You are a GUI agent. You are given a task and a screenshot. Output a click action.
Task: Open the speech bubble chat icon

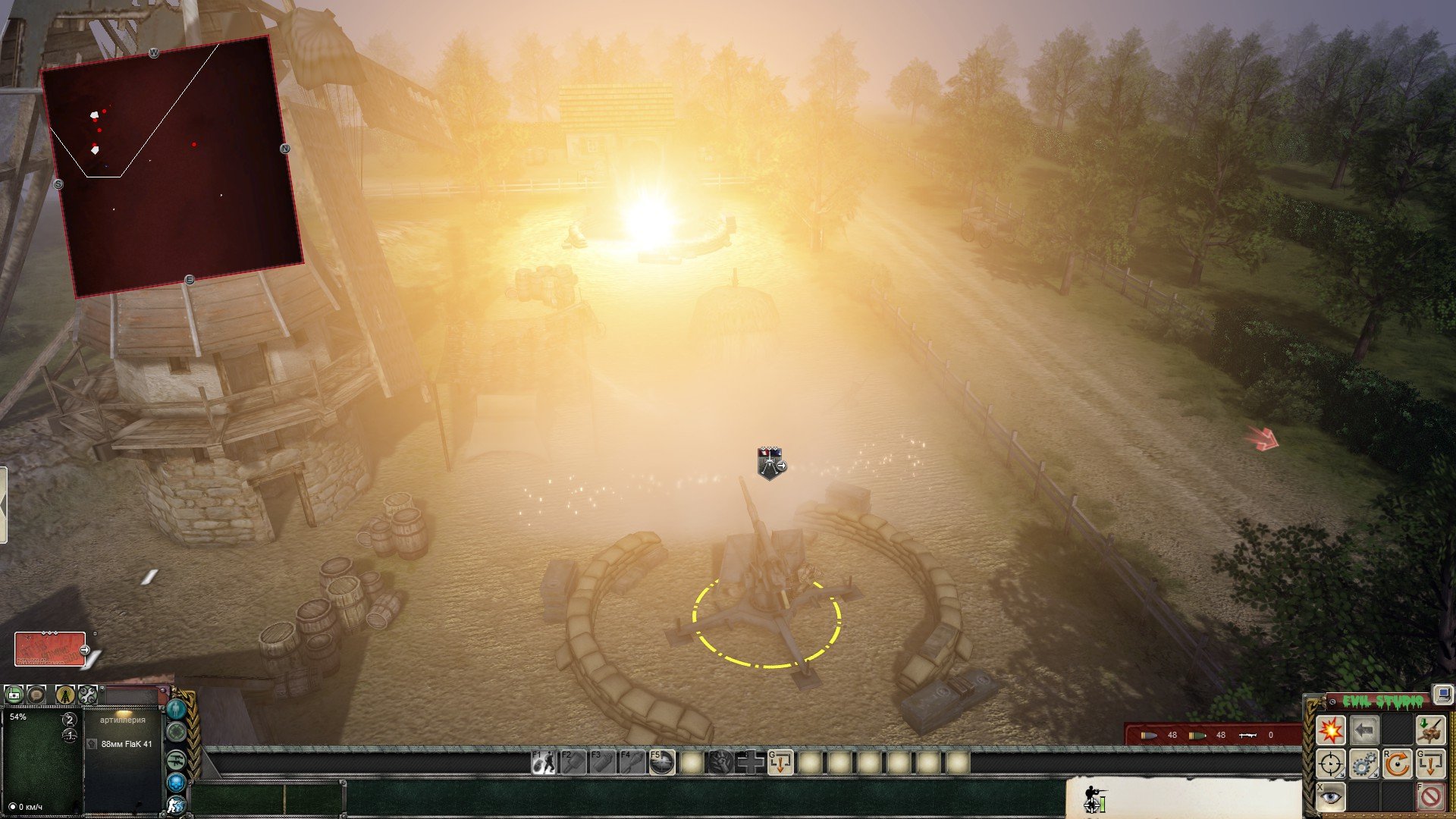[36, 694]
